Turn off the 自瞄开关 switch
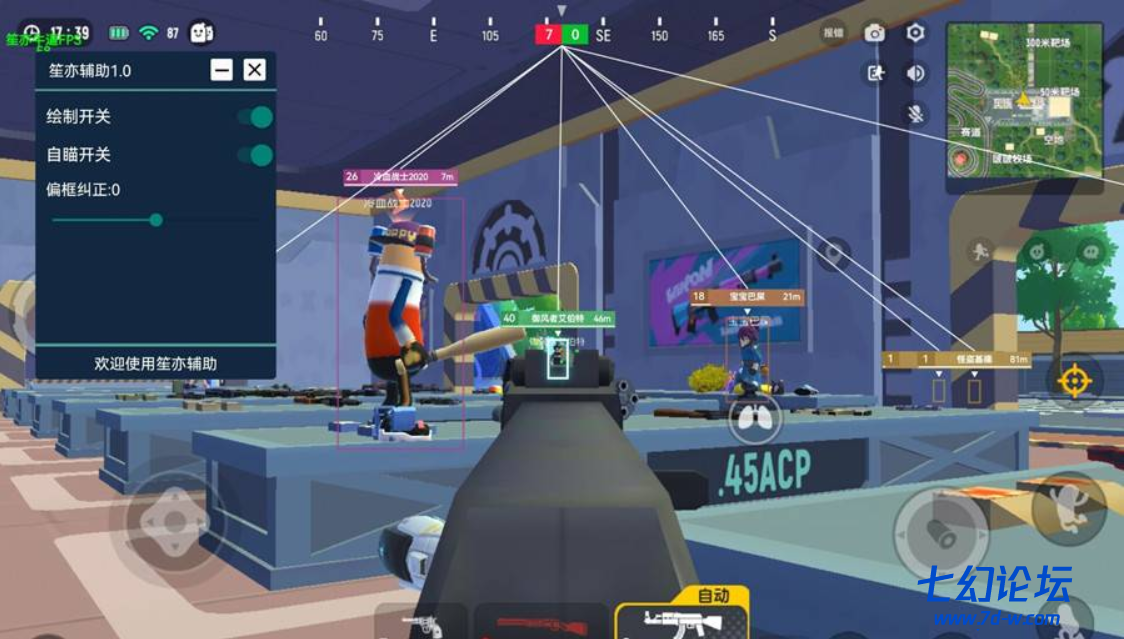The image size is (1124, 639). pyautogui.click(x=256, y=155)
